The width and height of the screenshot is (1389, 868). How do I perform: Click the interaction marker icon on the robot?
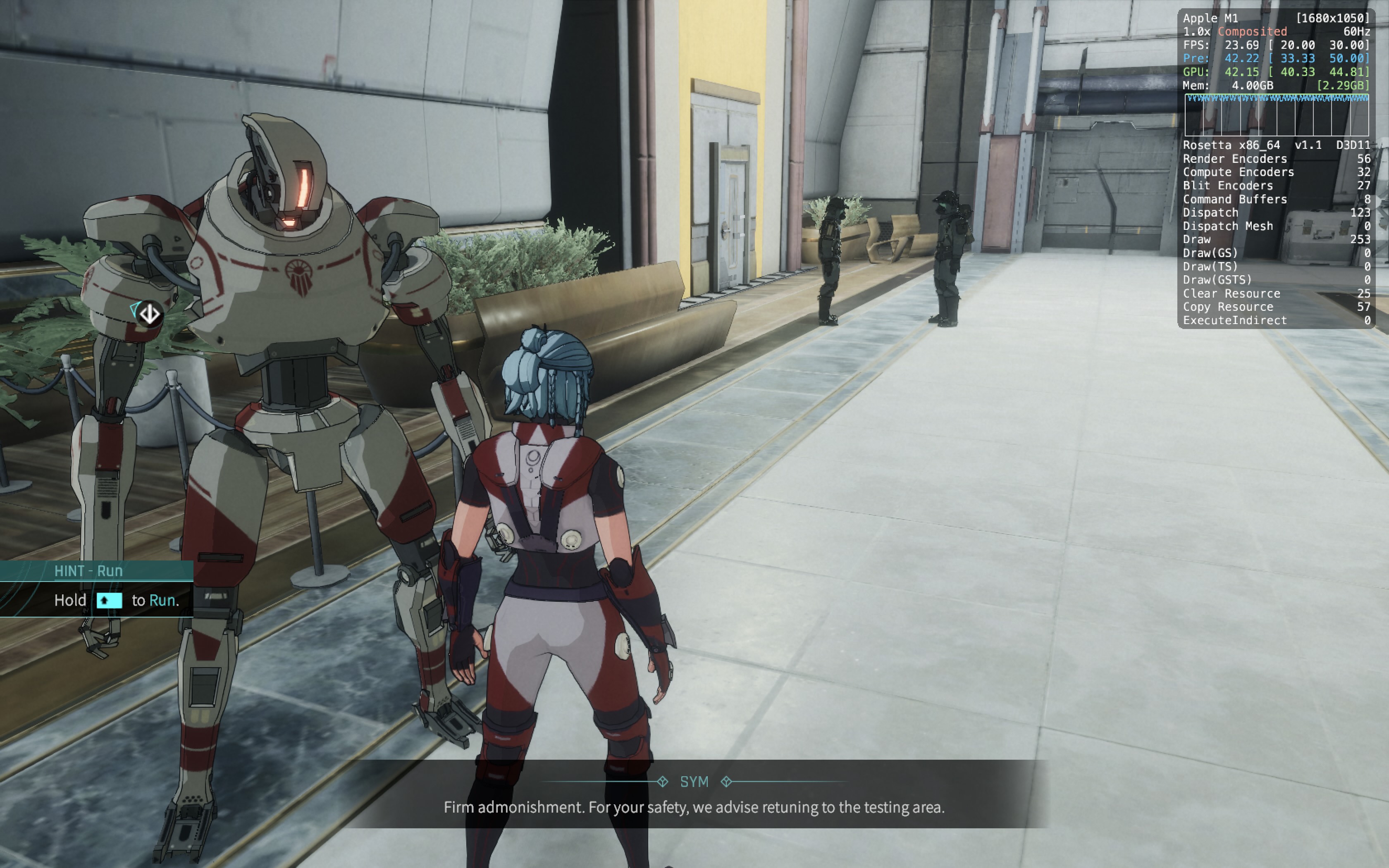click(x=150, y=314)
